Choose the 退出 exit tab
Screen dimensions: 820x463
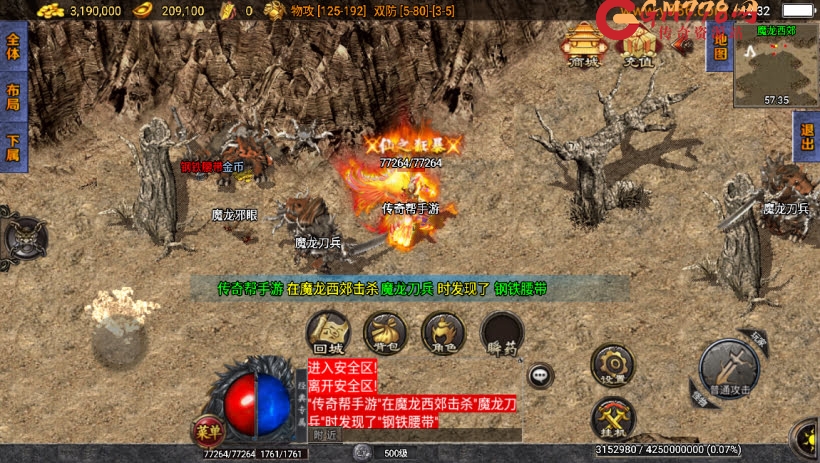(x=807, y=137)
